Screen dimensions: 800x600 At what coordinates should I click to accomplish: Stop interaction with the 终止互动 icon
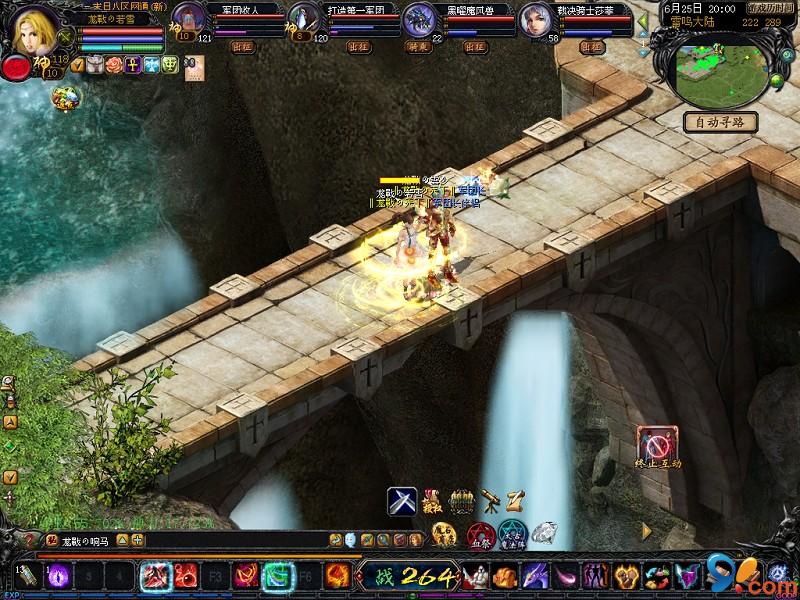click(x=659, y=444)
